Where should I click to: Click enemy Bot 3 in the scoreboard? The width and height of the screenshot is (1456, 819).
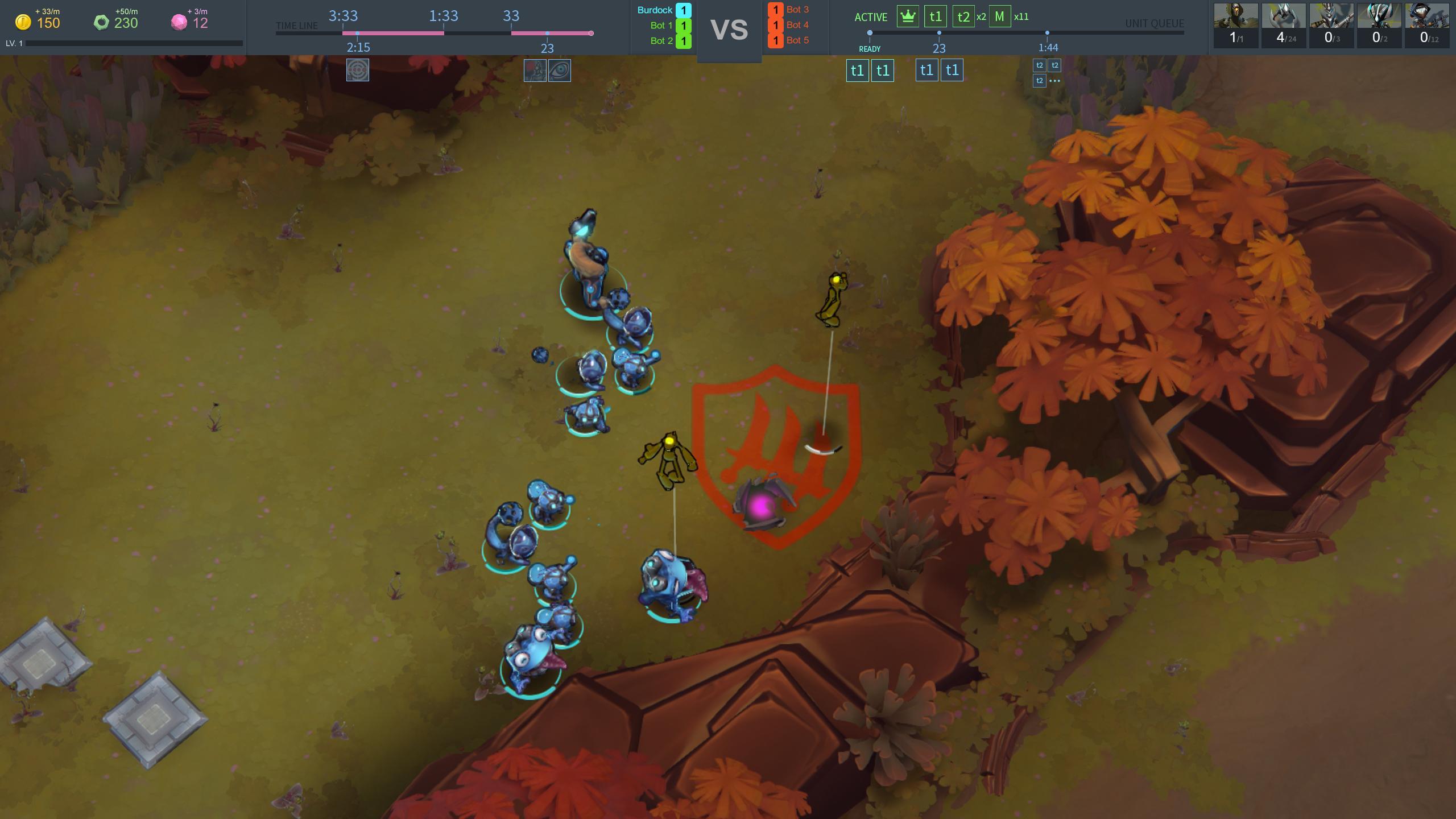point(797,10)
